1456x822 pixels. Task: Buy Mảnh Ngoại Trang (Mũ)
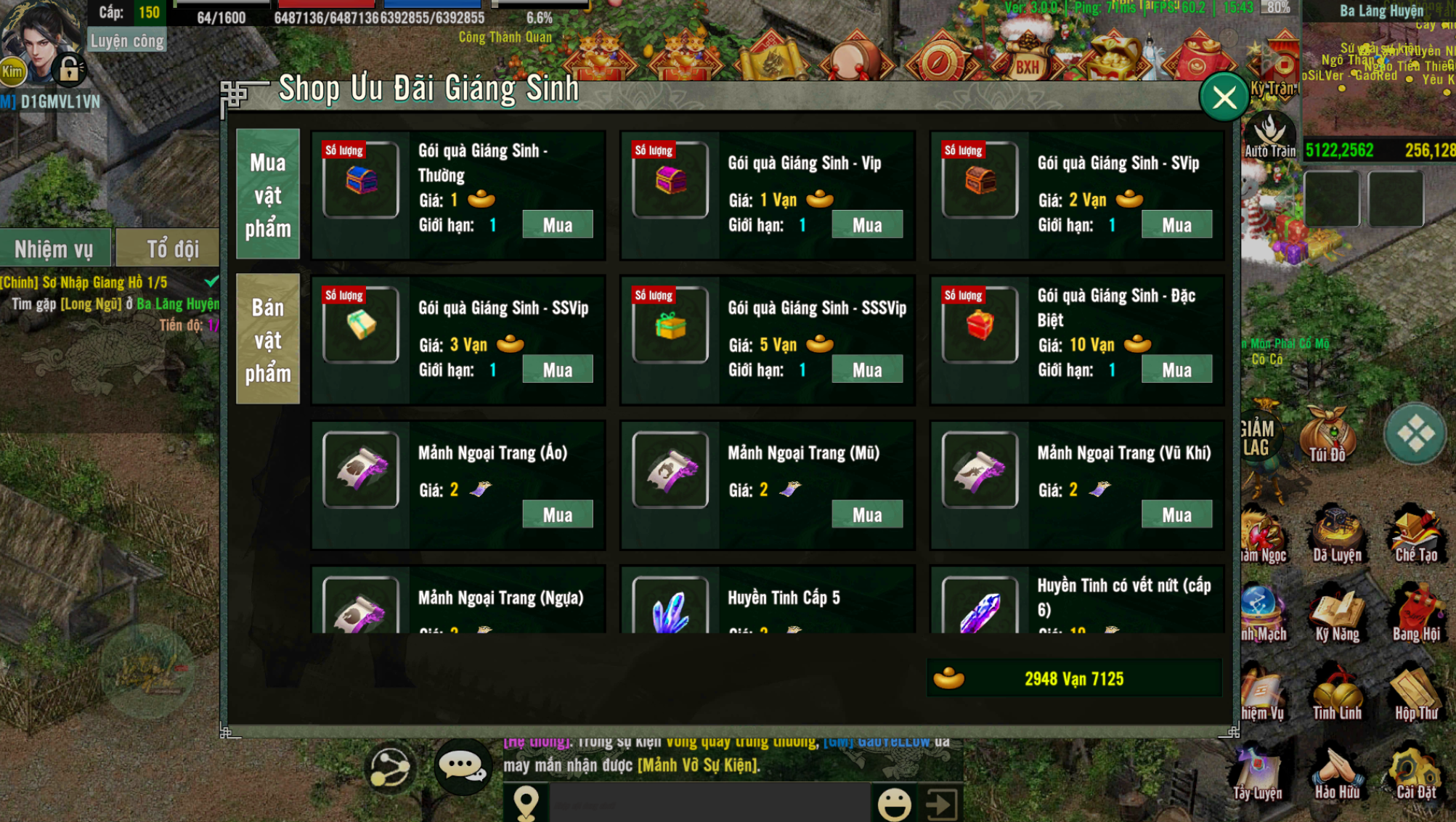coord(866,515)
